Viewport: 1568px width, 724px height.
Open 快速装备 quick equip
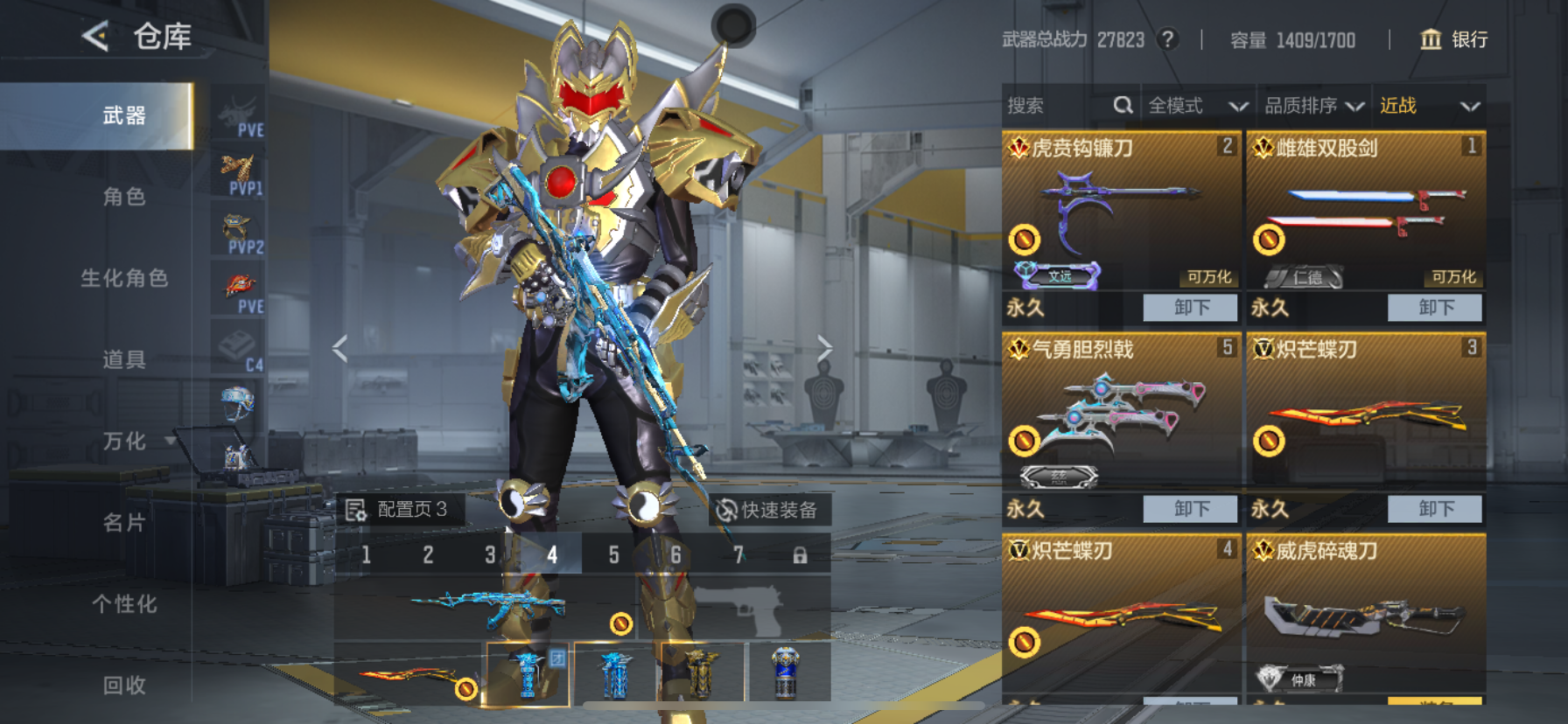pos(767,510)
